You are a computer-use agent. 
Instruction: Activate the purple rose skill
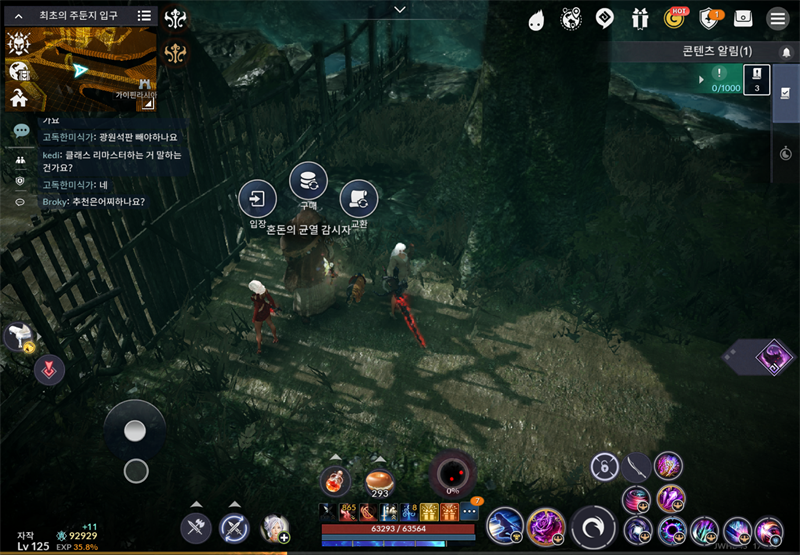tap(545, 526)
